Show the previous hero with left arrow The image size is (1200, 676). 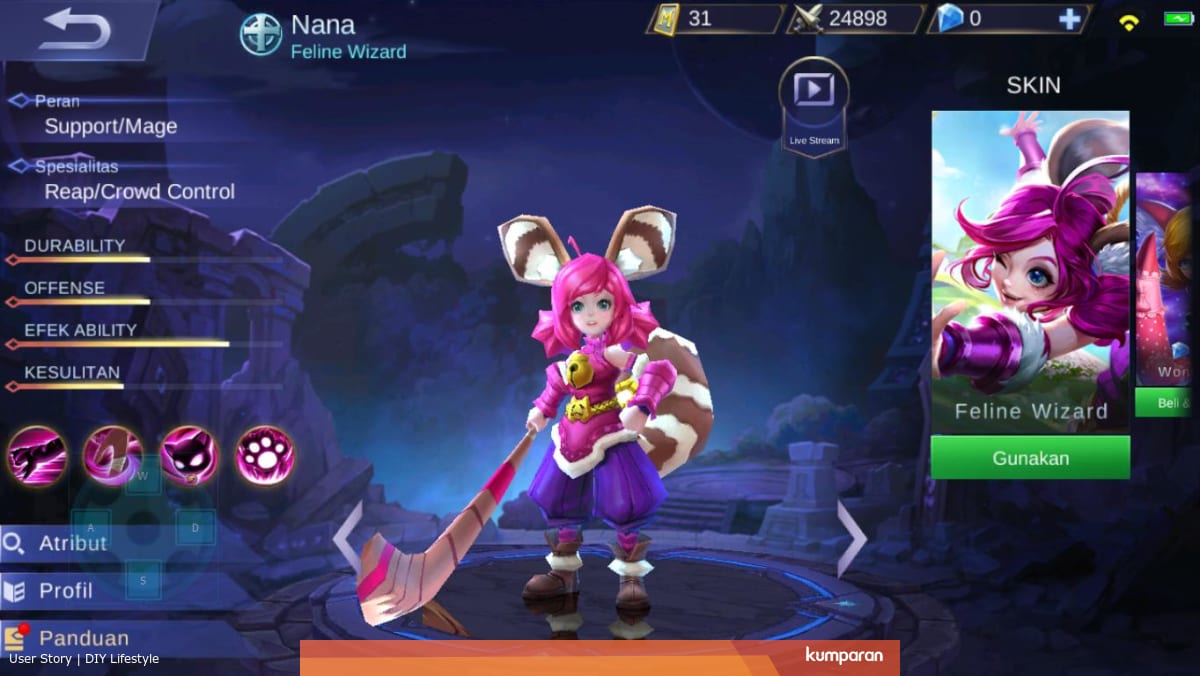(x=347, y=539)
